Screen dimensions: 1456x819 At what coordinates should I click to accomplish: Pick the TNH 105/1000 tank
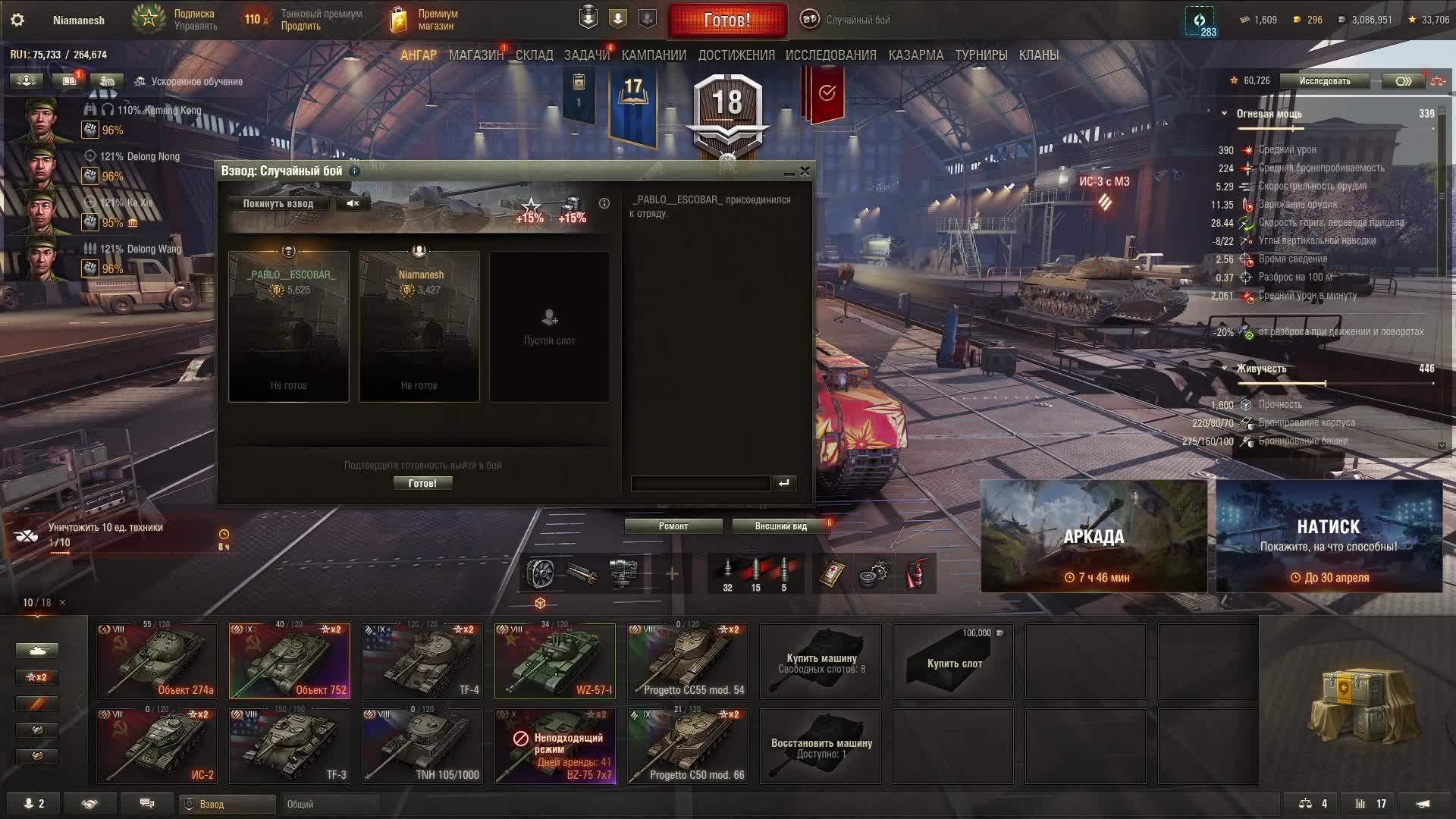[x=422, y=745]
